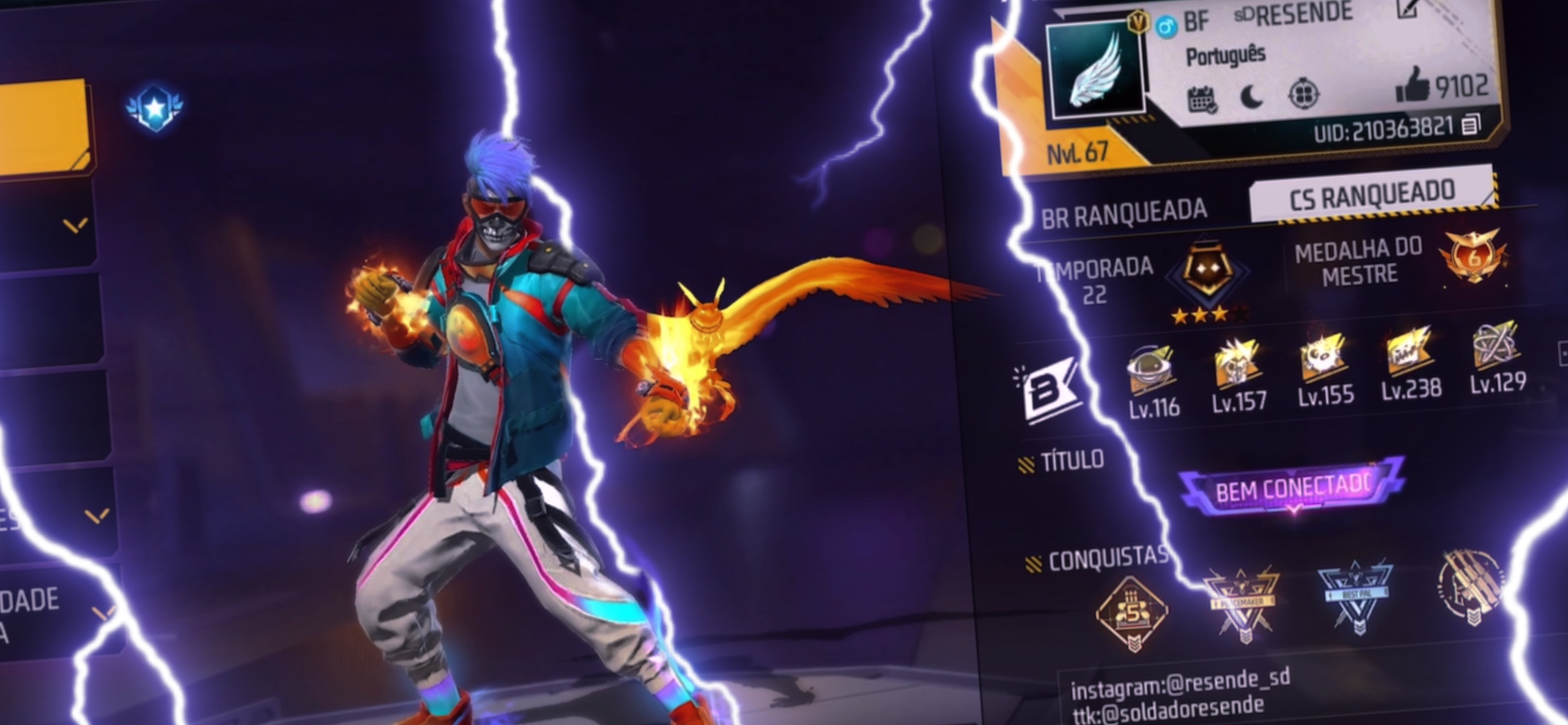Open the Medalha do Mestre badge
Image resolution: width=1568 pixels, height=725 pixels.
pos(1473,256)
